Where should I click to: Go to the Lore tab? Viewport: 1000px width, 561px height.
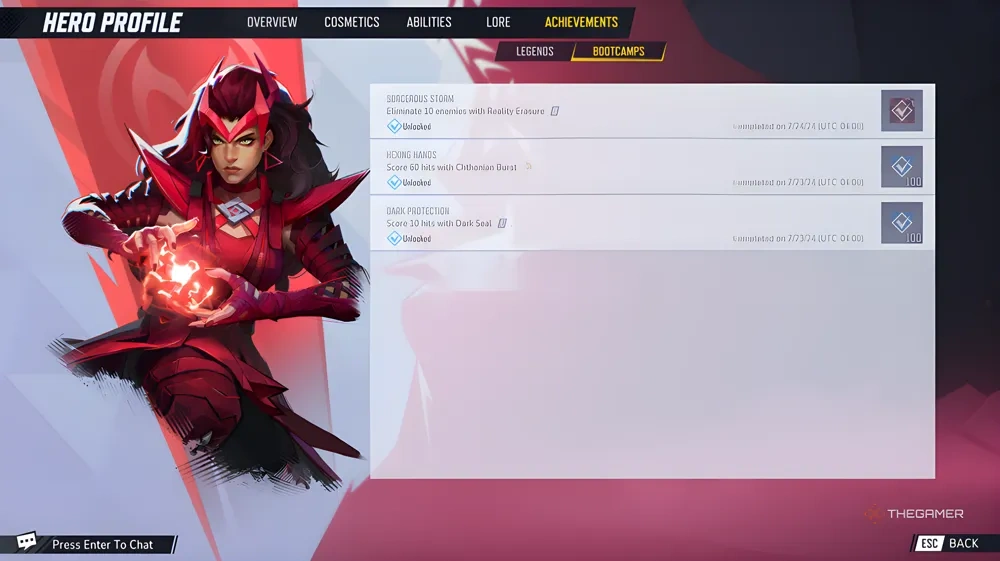pyautogui.click(x=498, y=22)
